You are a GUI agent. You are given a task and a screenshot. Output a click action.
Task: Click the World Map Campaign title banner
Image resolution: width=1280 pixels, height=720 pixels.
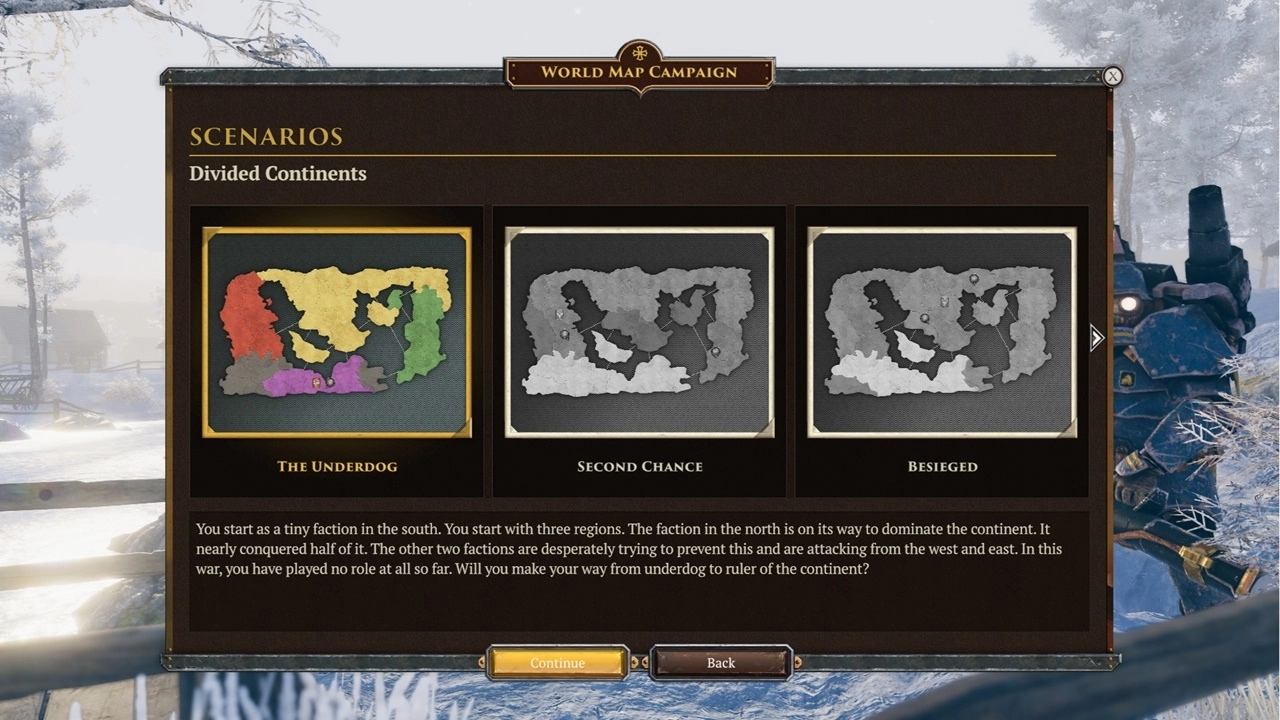[x=640, y=72]
